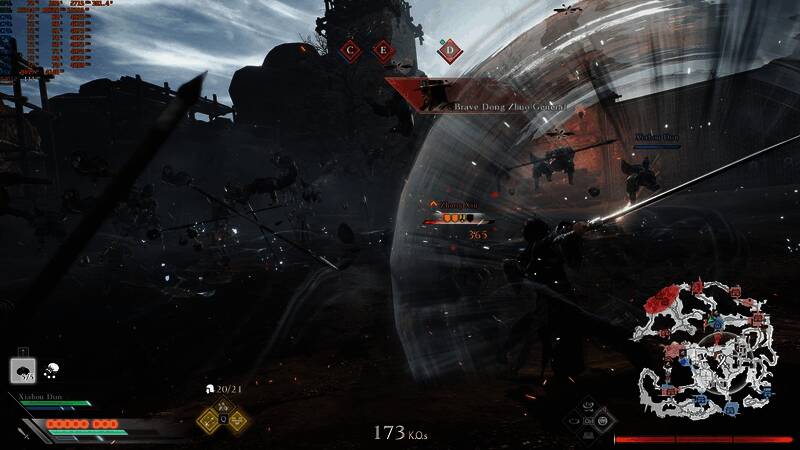
Task: Activate the left golden battle art diamond
Action: click(209, 420)
